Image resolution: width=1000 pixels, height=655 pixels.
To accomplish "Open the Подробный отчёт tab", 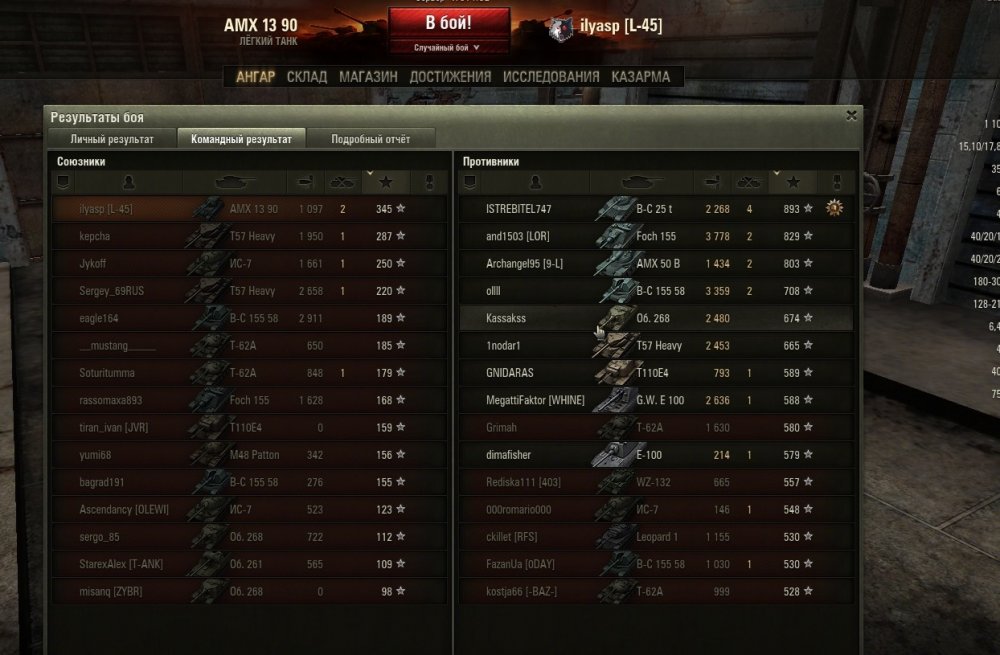I will click(370, 139).
